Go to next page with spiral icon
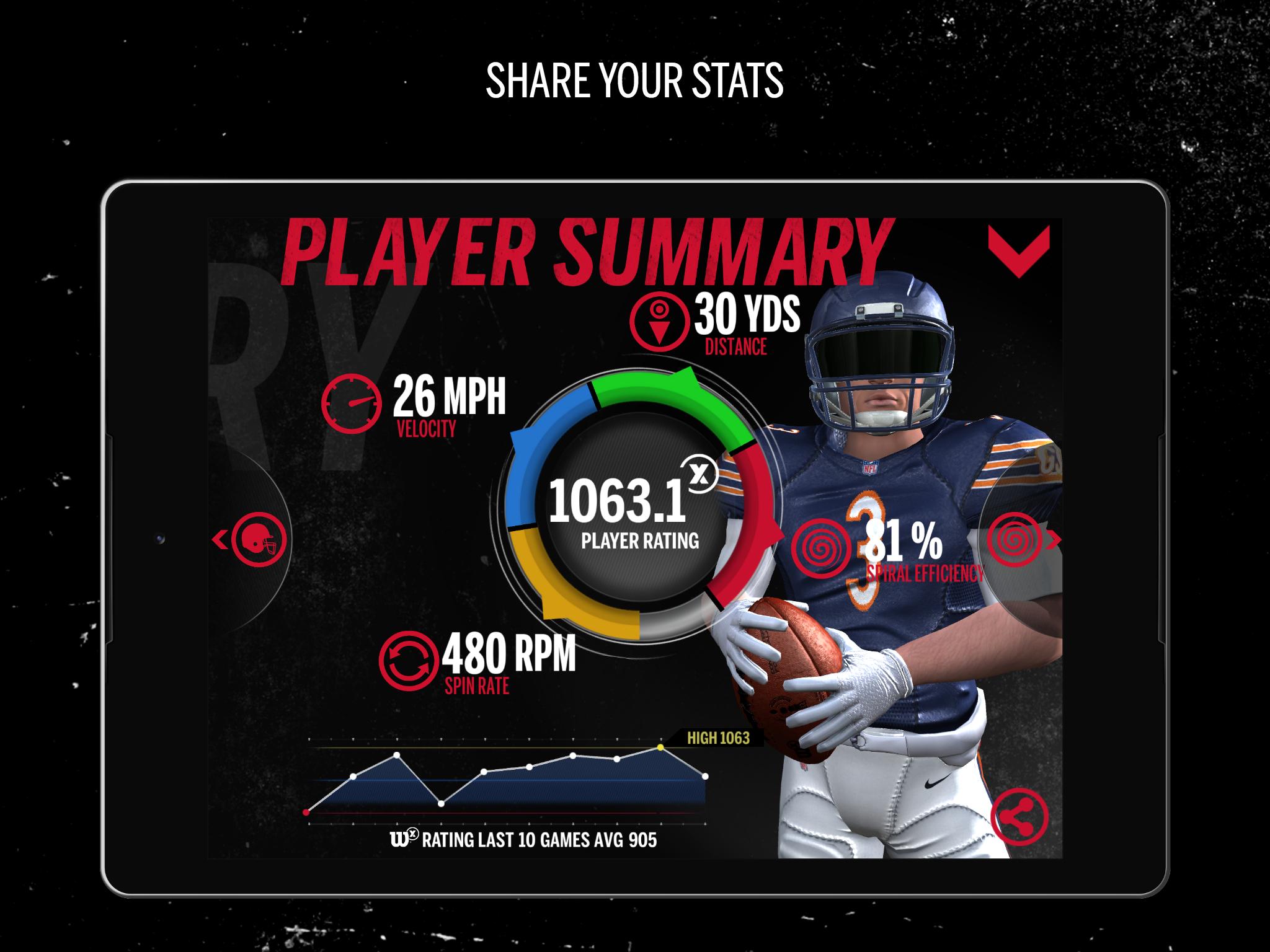The width and height of the screenshot is (1270, 952). [1016, 540]
